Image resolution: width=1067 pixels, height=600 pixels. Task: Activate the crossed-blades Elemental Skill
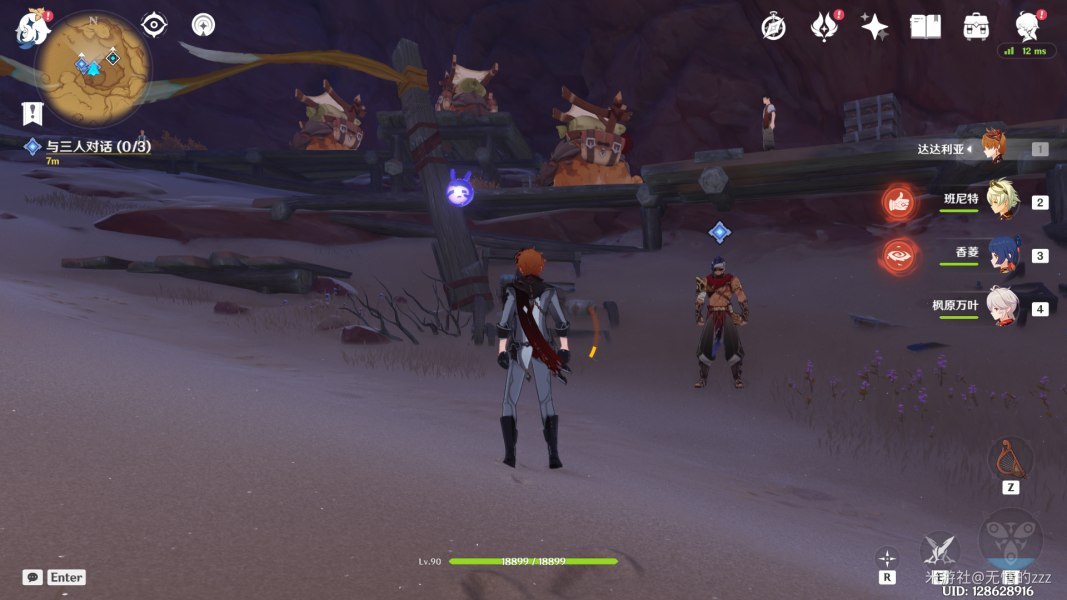(939, 549)
